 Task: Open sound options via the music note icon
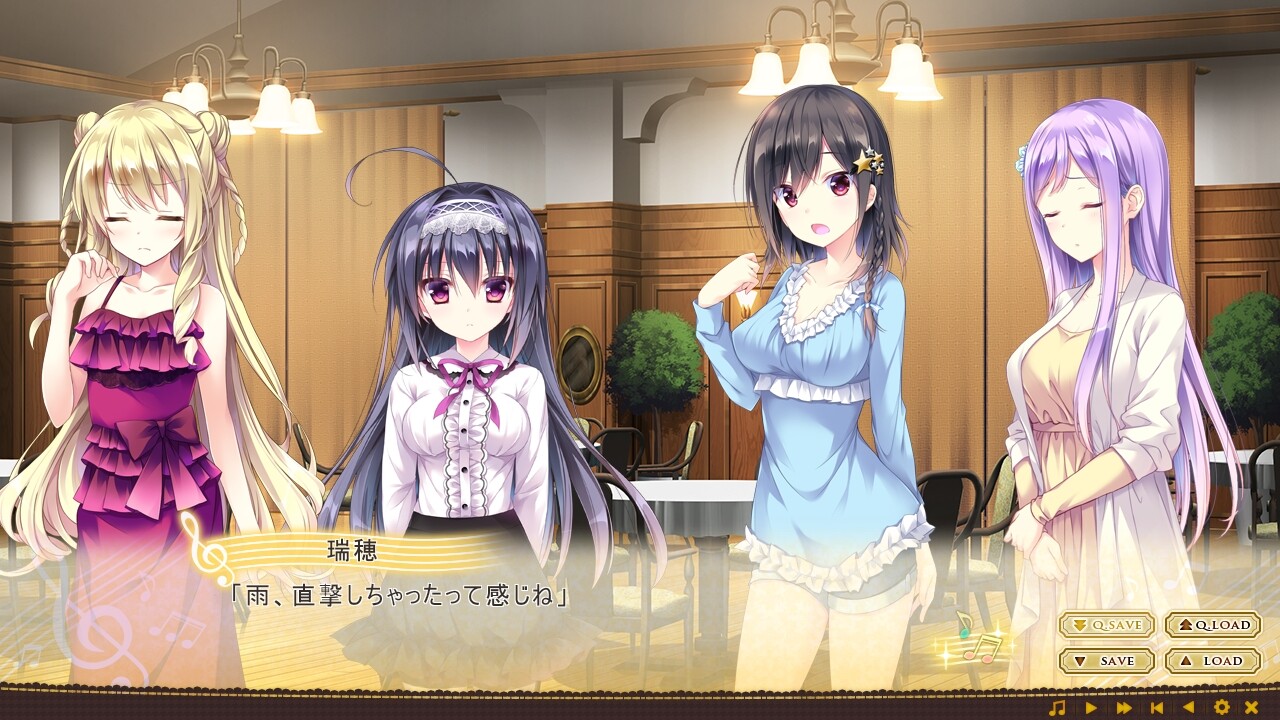click(1057, 706)
